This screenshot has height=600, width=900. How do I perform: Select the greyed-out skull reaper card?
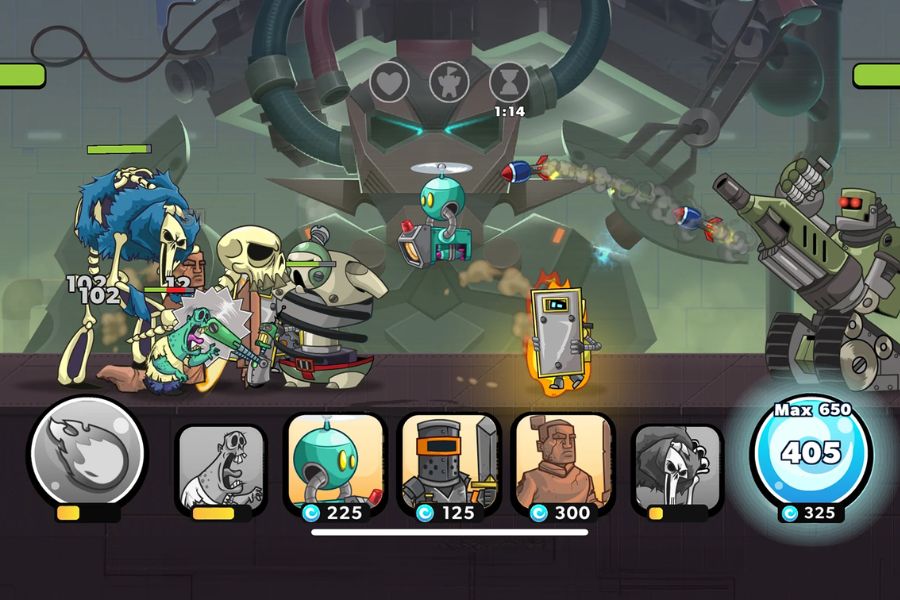coord(677,466)
